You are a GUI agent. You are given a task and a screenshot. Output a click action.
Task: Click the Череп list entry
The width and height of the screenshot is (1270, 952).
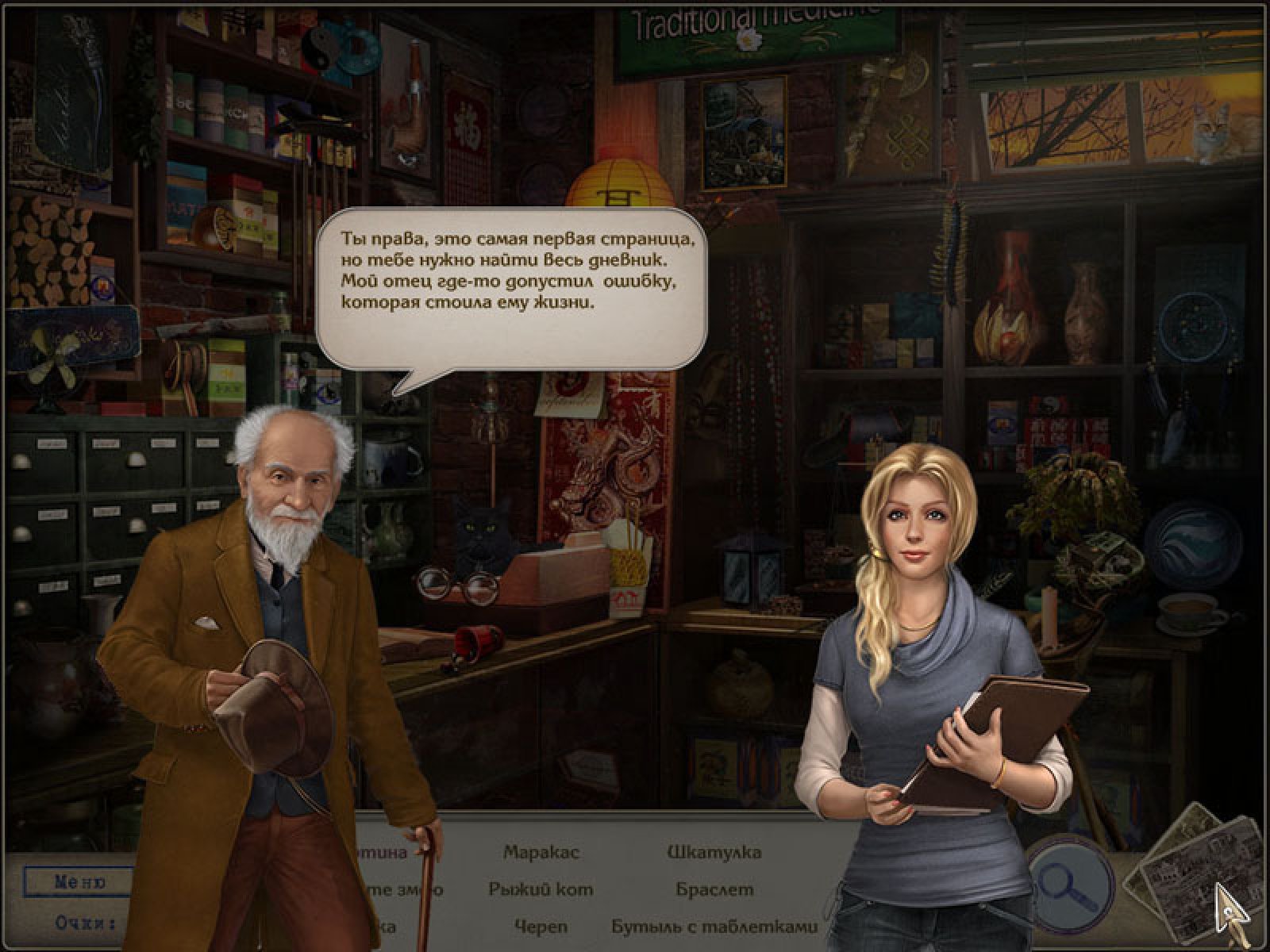(x=541, y=926)
